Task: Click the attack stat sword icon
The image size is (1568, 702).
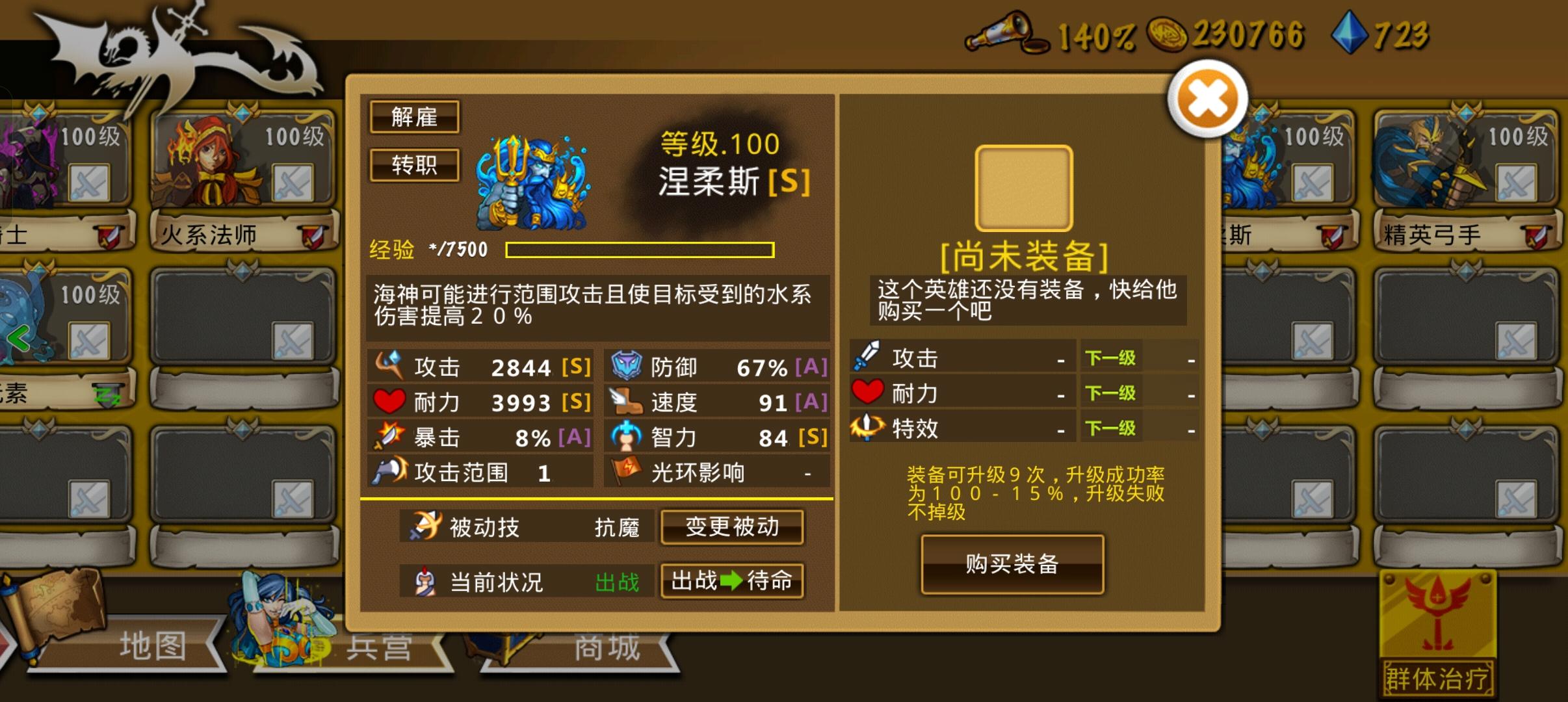Action: click(390, 365)
